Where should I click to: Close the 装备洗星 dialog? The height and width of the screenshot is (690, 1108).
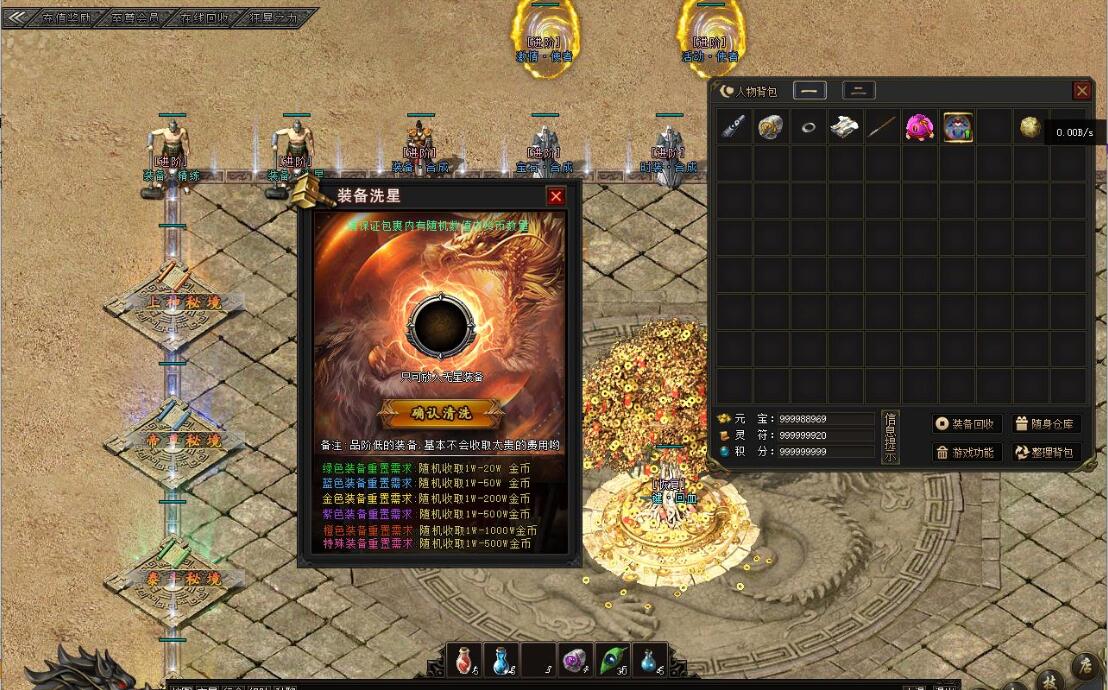pyautogui.click(x=556, y=196)
